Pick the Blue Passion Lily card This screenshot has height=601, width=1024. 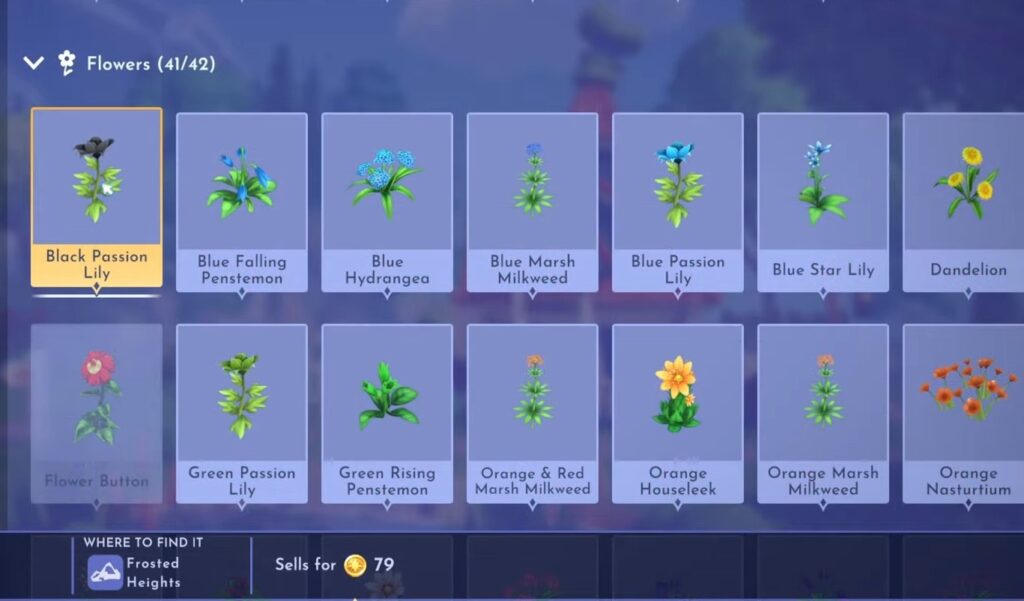tap(677, 201)
